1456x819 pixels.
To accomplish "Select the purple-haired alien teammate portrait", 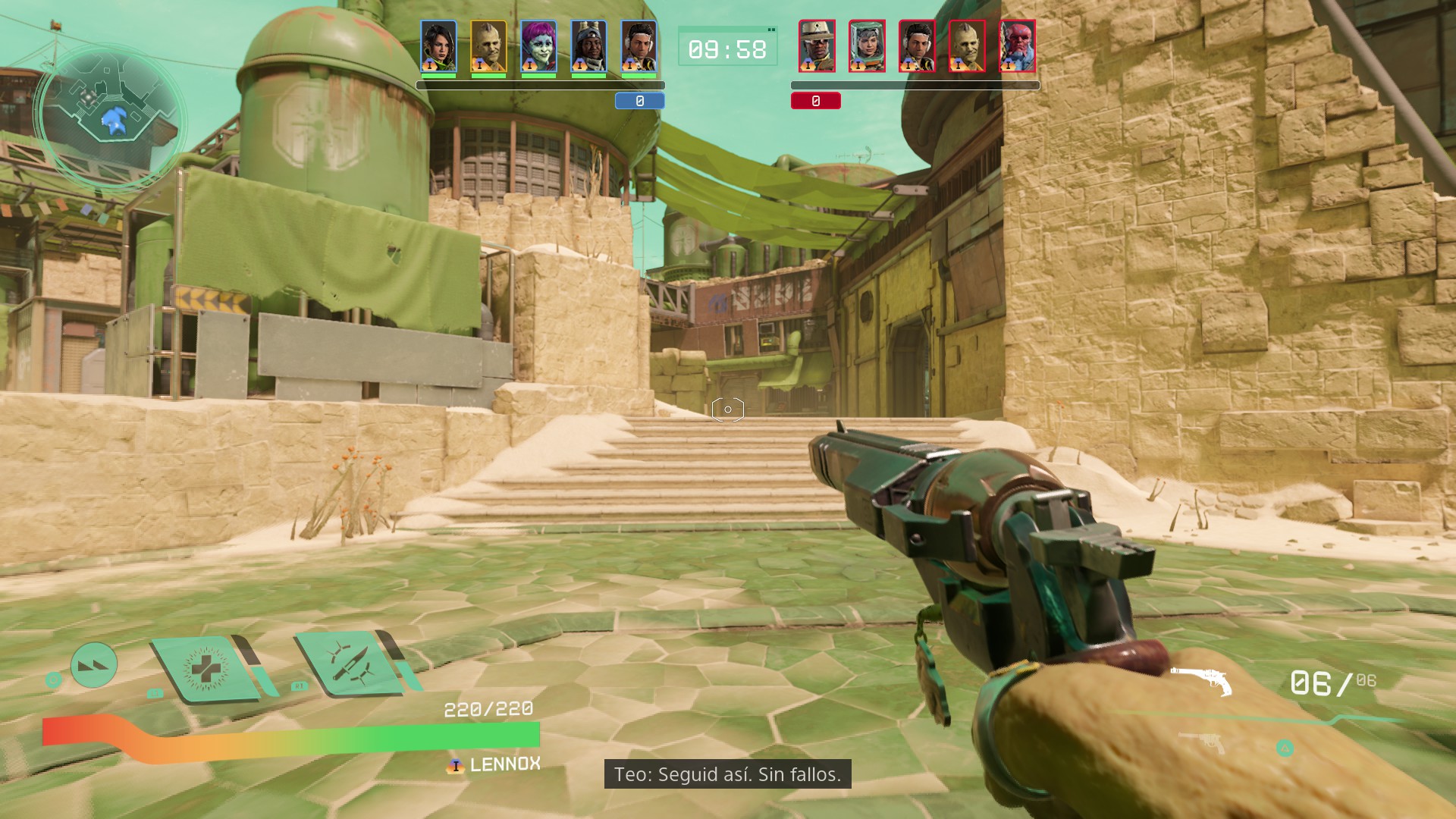I will [538, 47].
